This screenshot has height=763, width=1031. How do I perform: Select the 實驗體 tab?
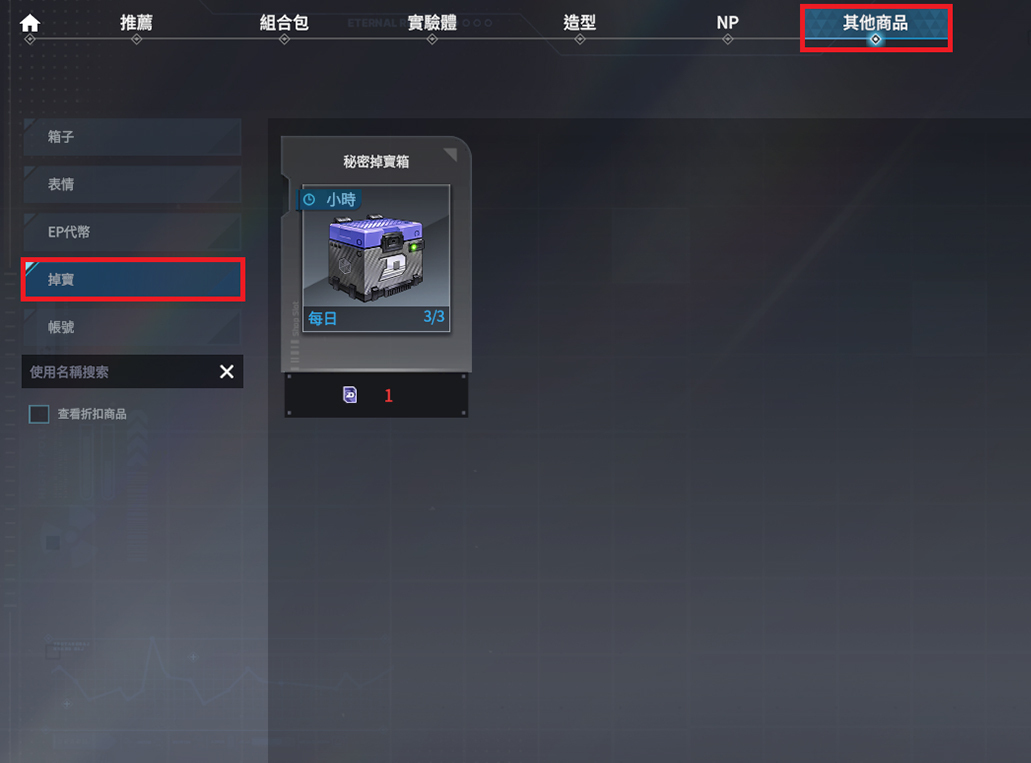[432, 23]
